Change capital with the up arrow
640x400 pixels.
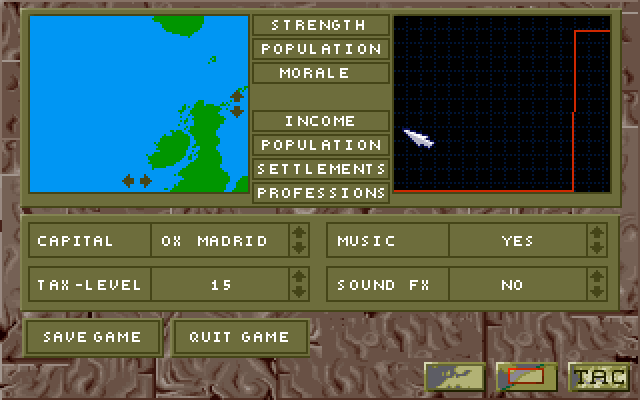298,233
